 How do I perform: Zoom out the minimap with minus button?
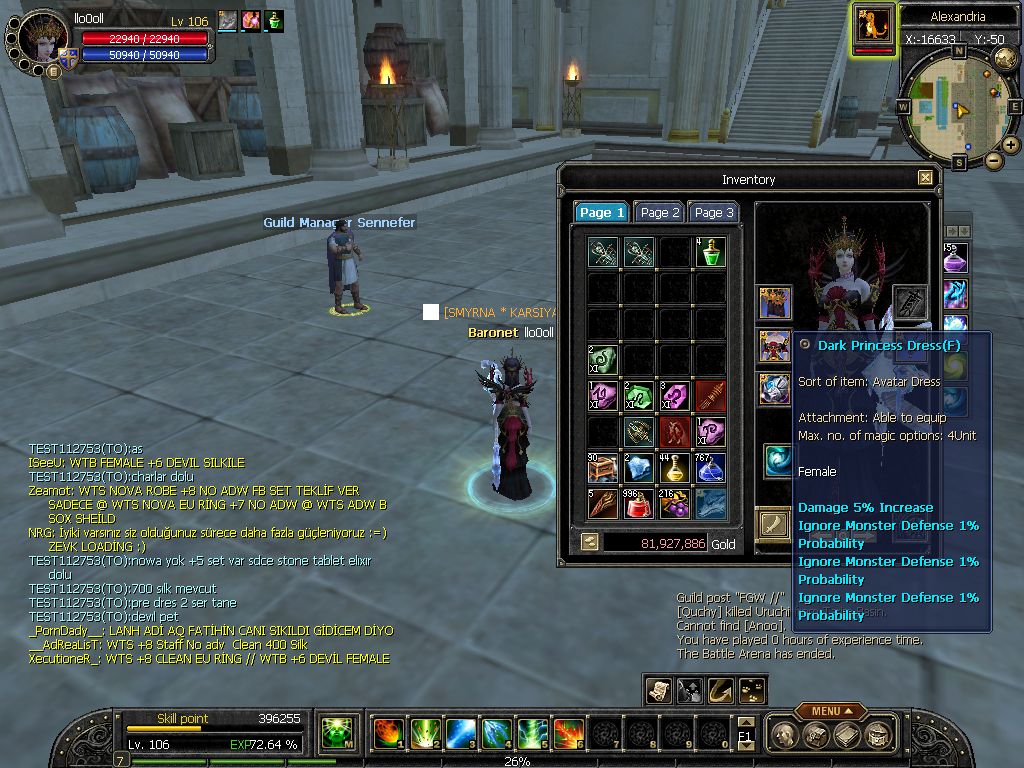pyautogui.click(x=993, y=160)
